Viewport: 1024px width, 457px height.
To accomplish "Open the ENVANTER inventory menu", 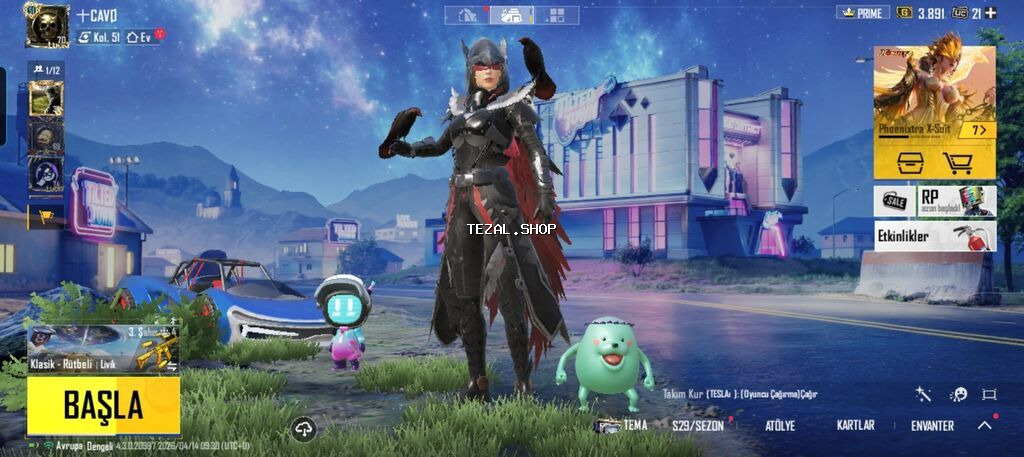I will pyautogui.click(x=932, y=425).
